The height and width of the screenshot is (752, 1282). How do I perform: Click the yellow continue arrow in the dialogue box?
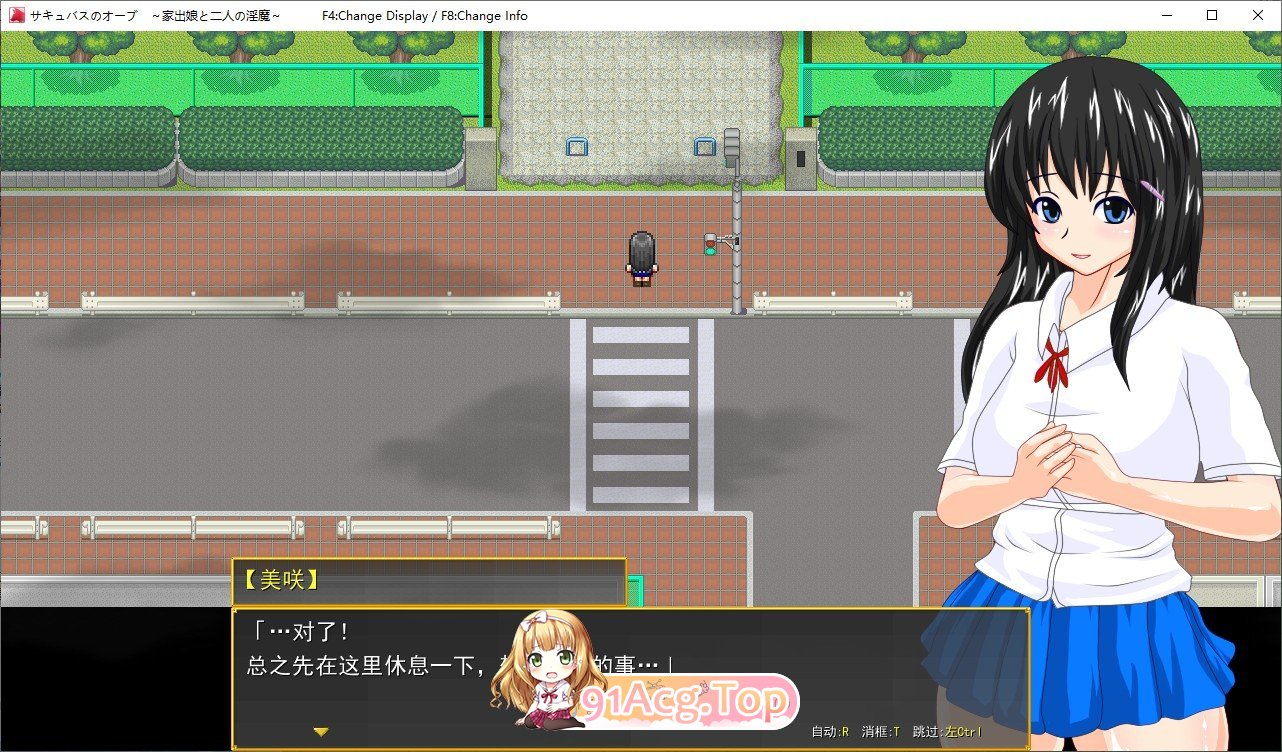pyautogui.click(x=321, y=732)
